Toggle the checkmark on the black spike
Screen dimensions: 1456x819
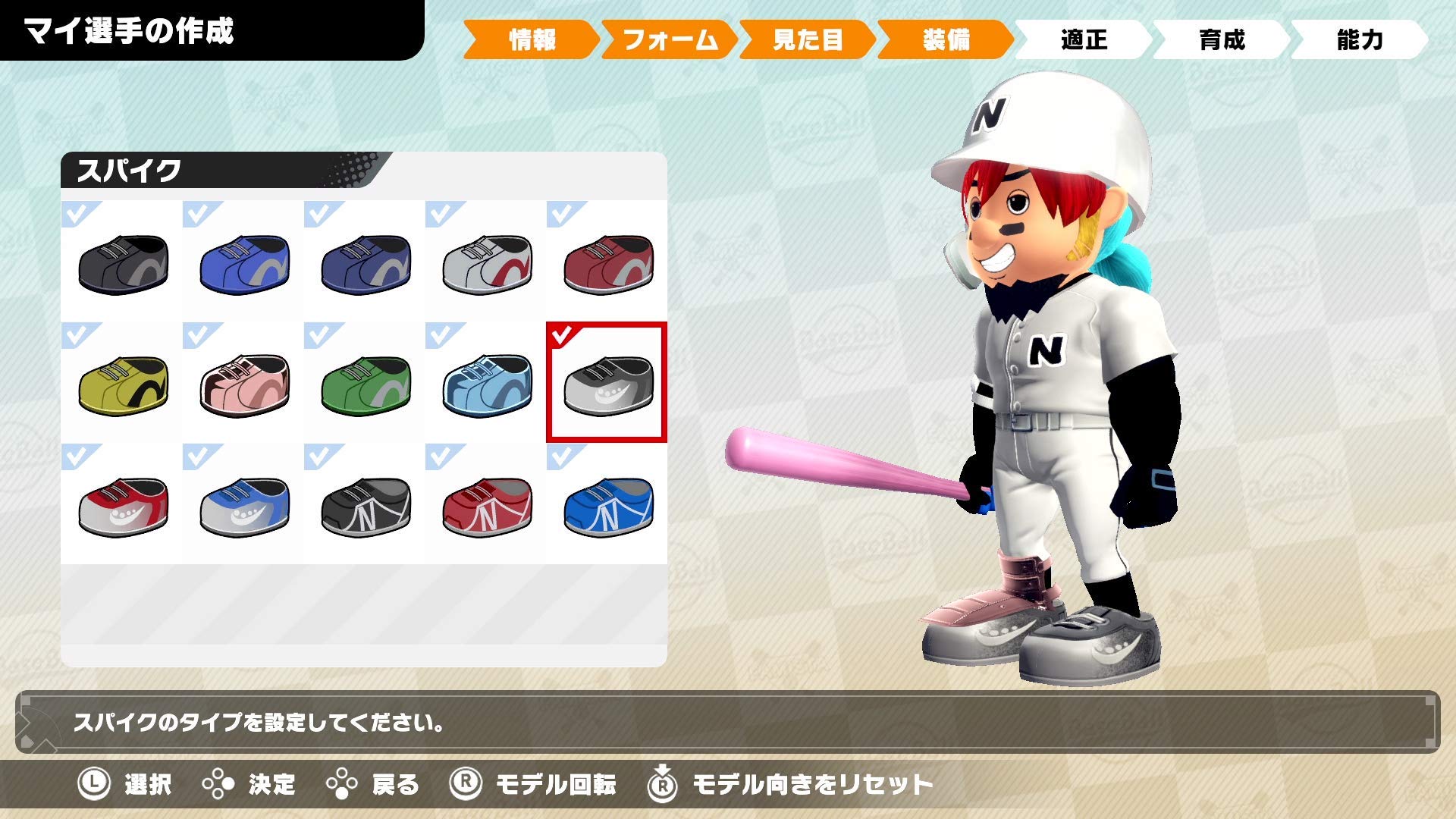[x=74, y=211]
